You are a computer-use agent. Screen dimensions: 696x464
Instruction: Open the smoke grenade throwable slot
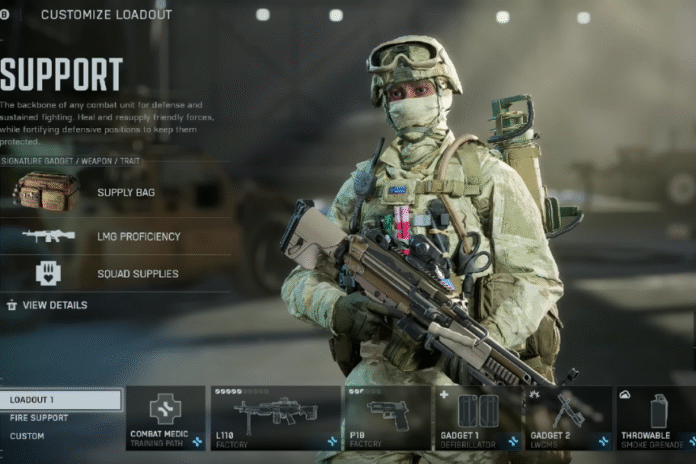tap(655, 418)
